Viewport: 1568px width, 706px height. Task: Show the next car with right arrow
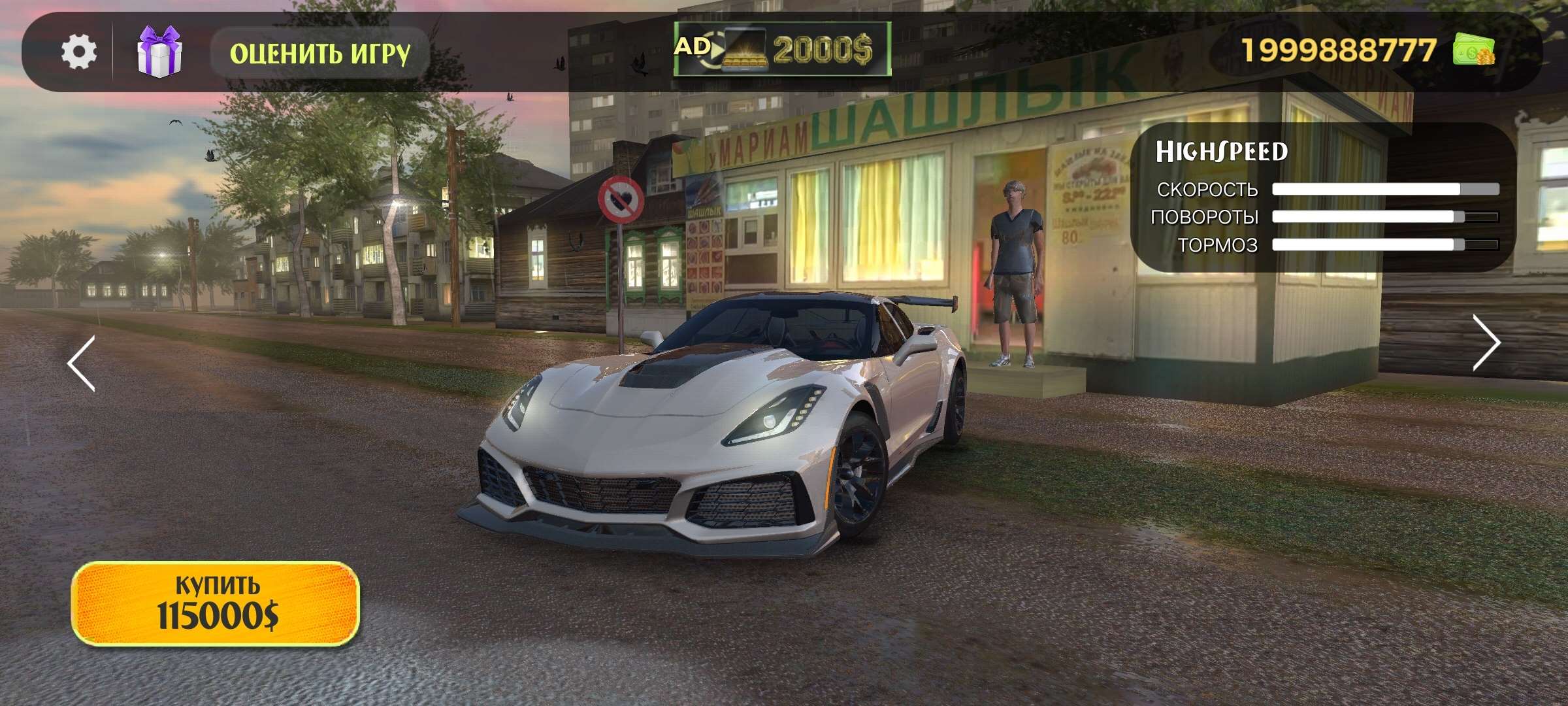pos(1486,343)
